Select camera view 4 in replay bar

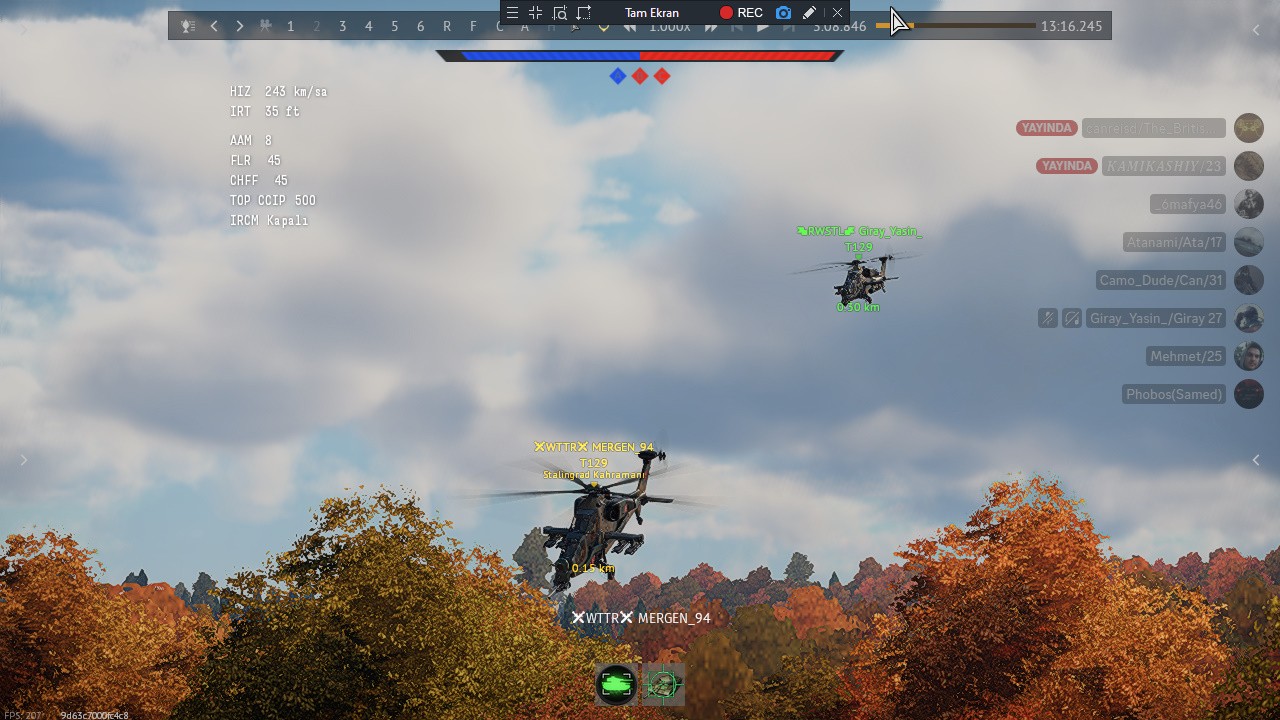pos(369,26)
